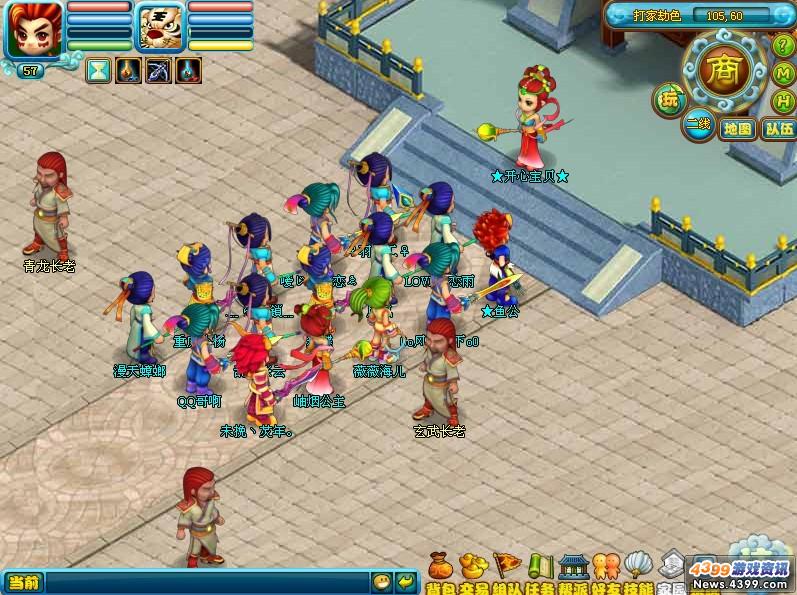This screenshot has height=595, width=797.
Task: Click the red-haired player portrait
Action: [34, 29]
